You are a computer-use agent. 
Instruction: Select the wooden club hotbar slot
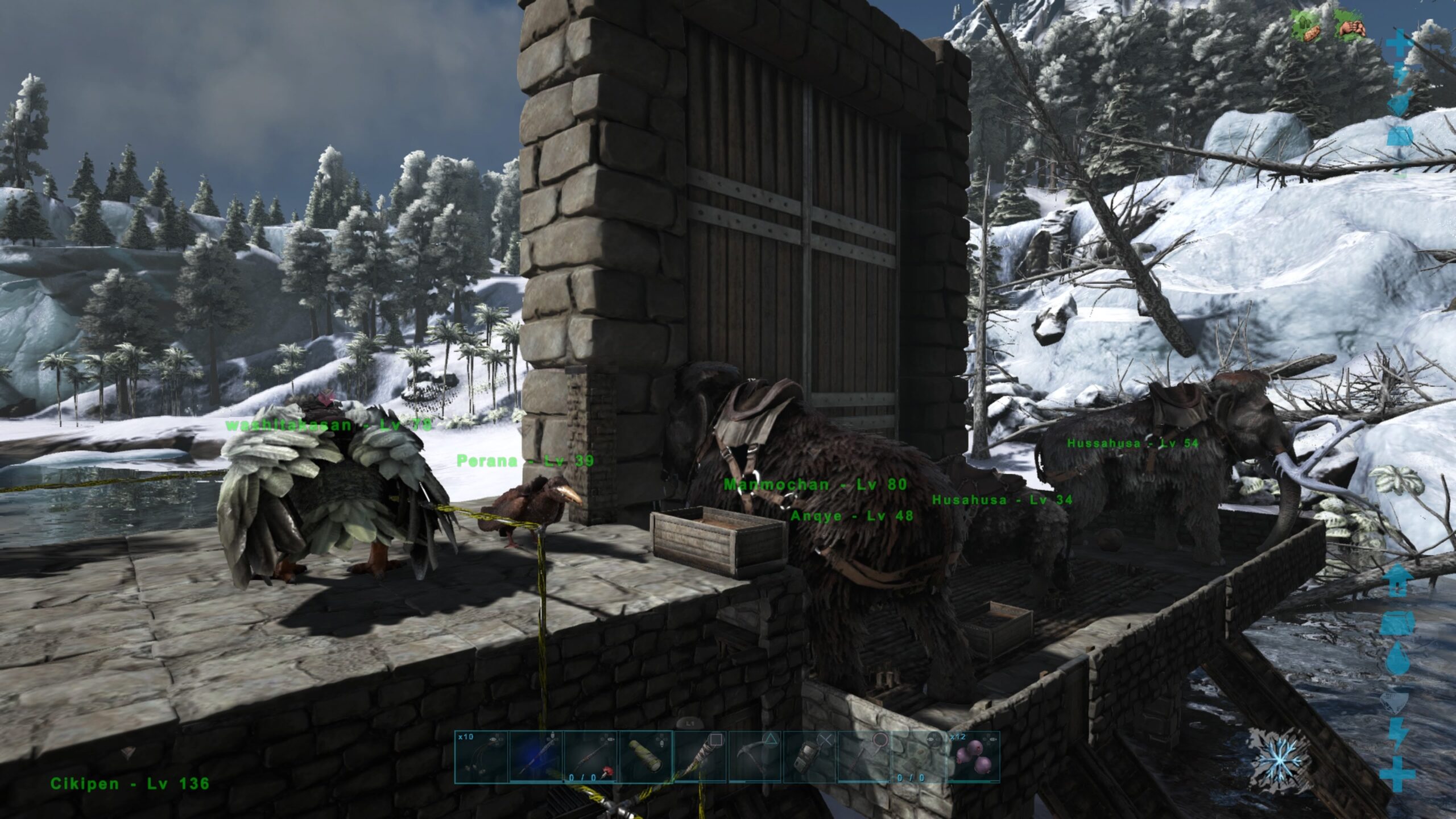pyautogui.click(x=700, y=757)
